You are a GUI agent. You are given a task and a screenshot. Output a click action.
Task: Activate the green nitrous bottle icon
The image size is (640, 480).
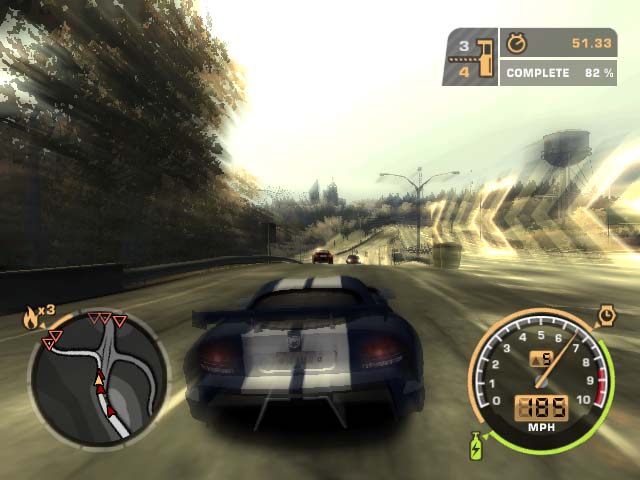pos(475,445)
